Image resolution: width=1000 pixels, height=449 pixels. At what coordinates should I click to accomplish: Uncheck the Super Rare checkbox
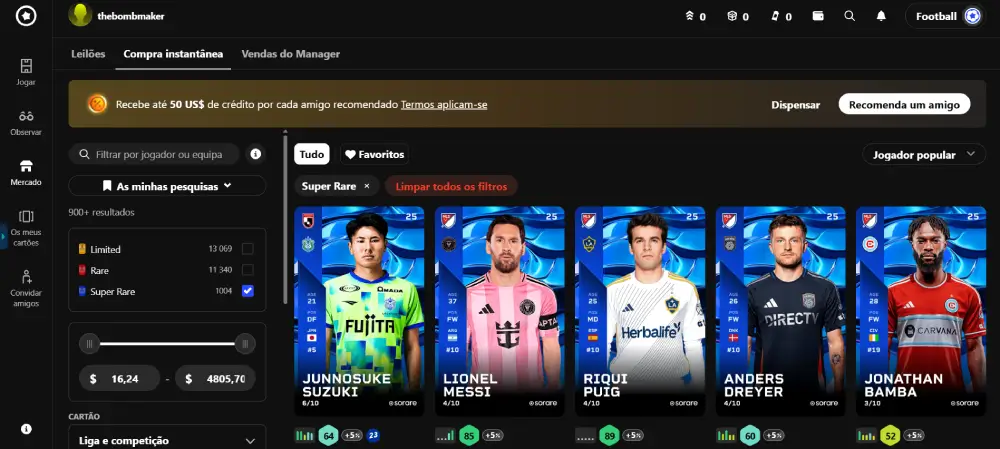click(x=247, y=291)
